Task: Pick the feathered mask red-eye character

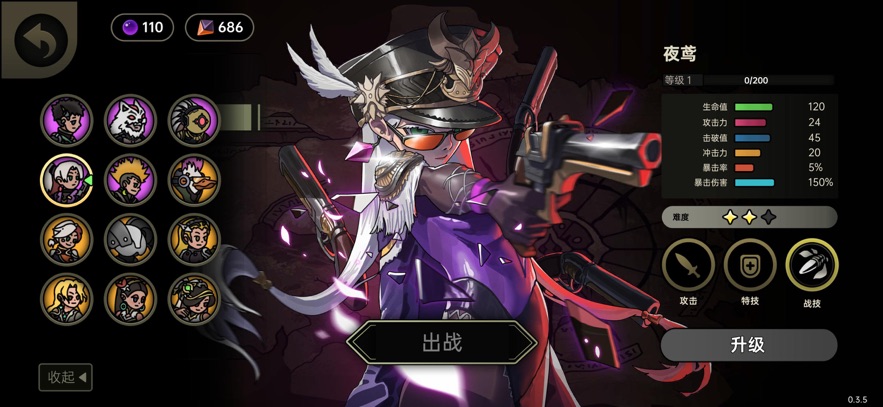Action: (x=193, y=120)
